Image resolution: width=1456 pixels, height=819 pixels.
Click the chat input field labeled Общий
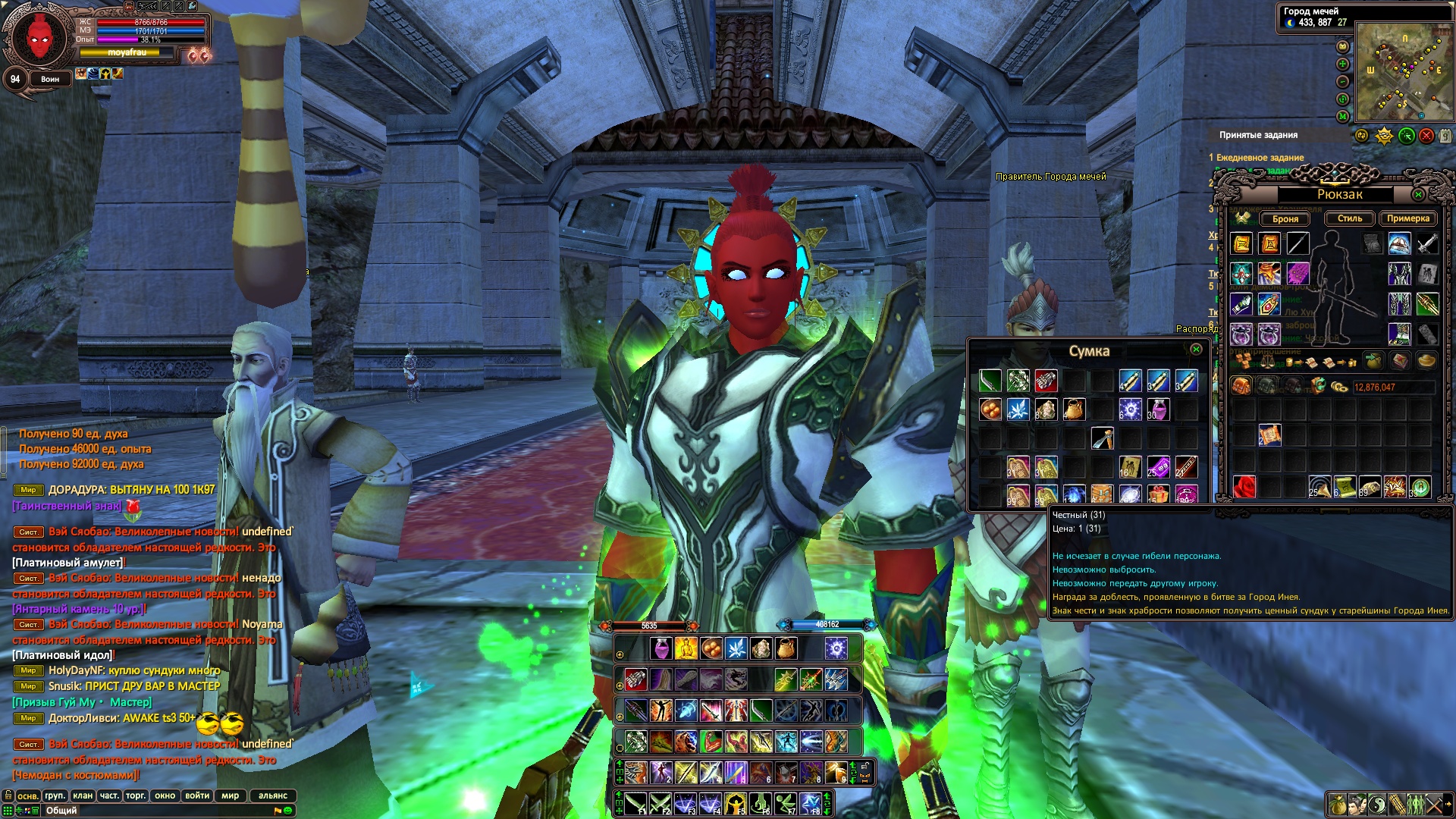[152, 811]
